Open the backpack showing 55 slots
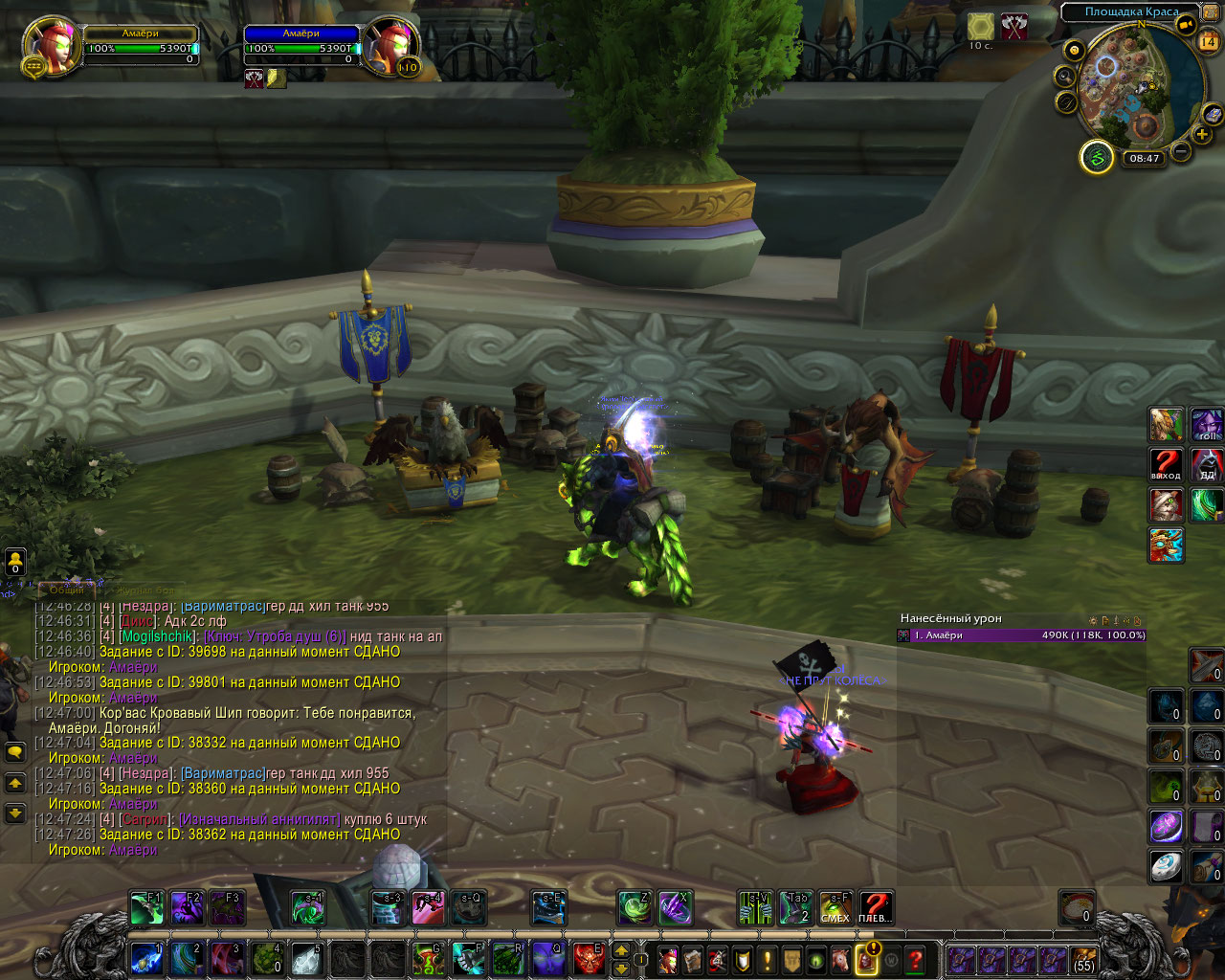This screenshot has width=1225, height=980. pos(1083,959)
